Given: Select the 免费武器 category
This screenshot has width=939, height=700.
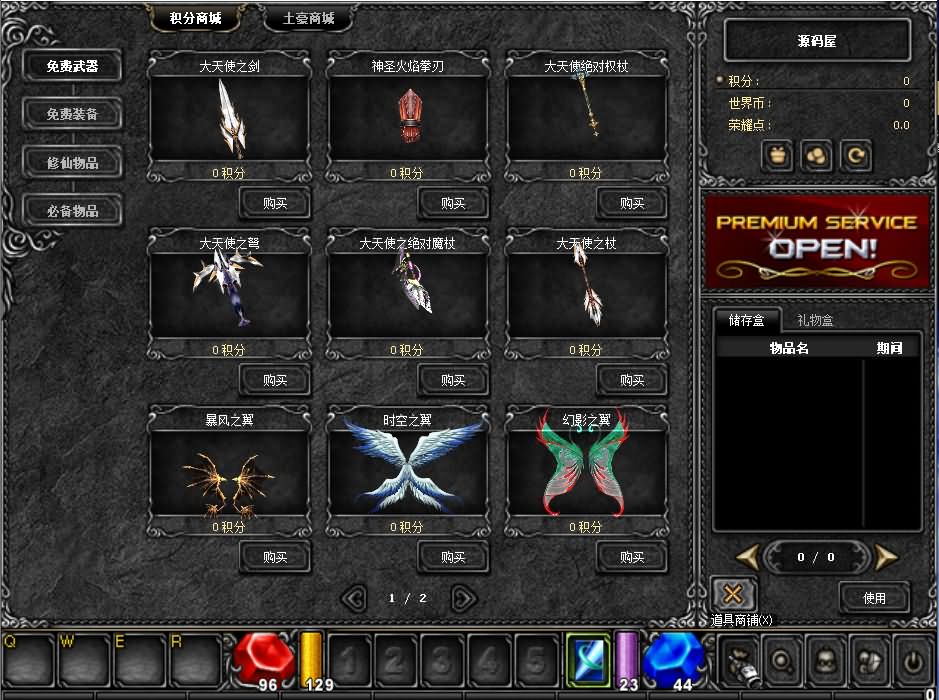Looking at the screenshot, I should [x=72, y=67].
